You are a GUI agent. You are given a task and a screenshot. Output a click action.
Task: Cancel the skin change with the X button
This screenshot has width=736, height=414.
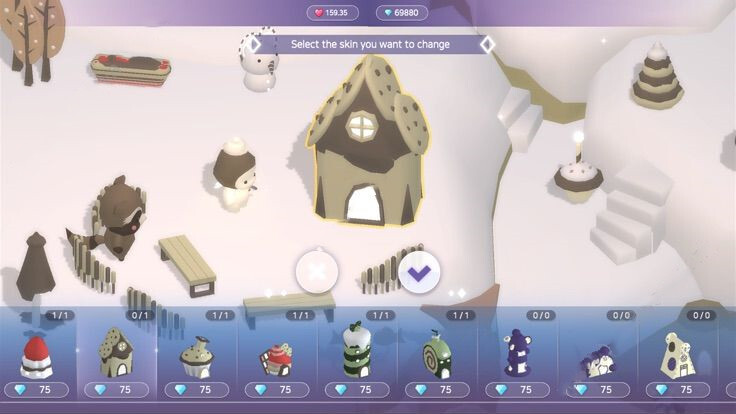click(316, 270)
